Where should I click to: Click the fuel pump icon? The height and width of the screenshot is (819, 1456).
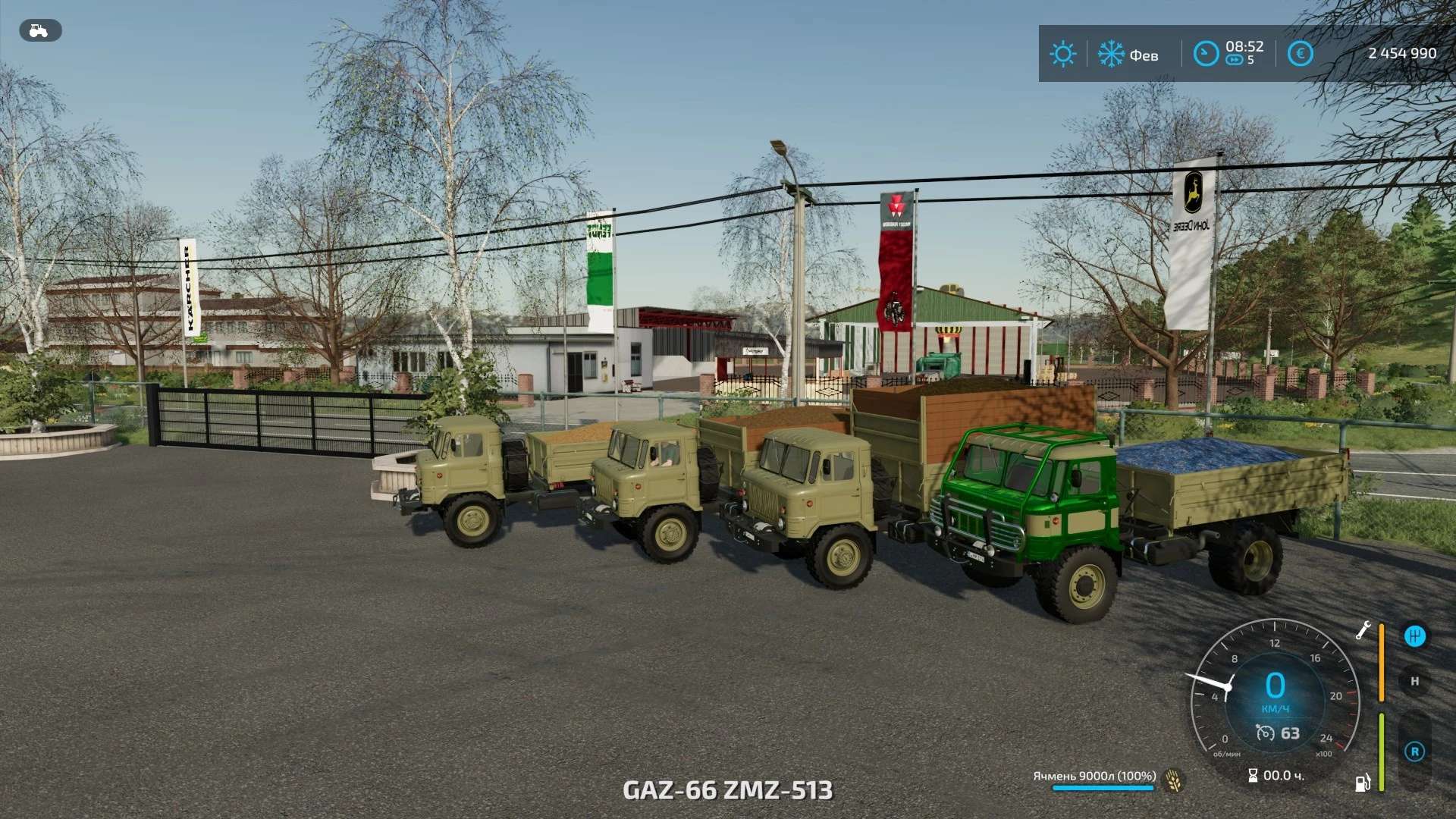click(x=1363, y=783)
